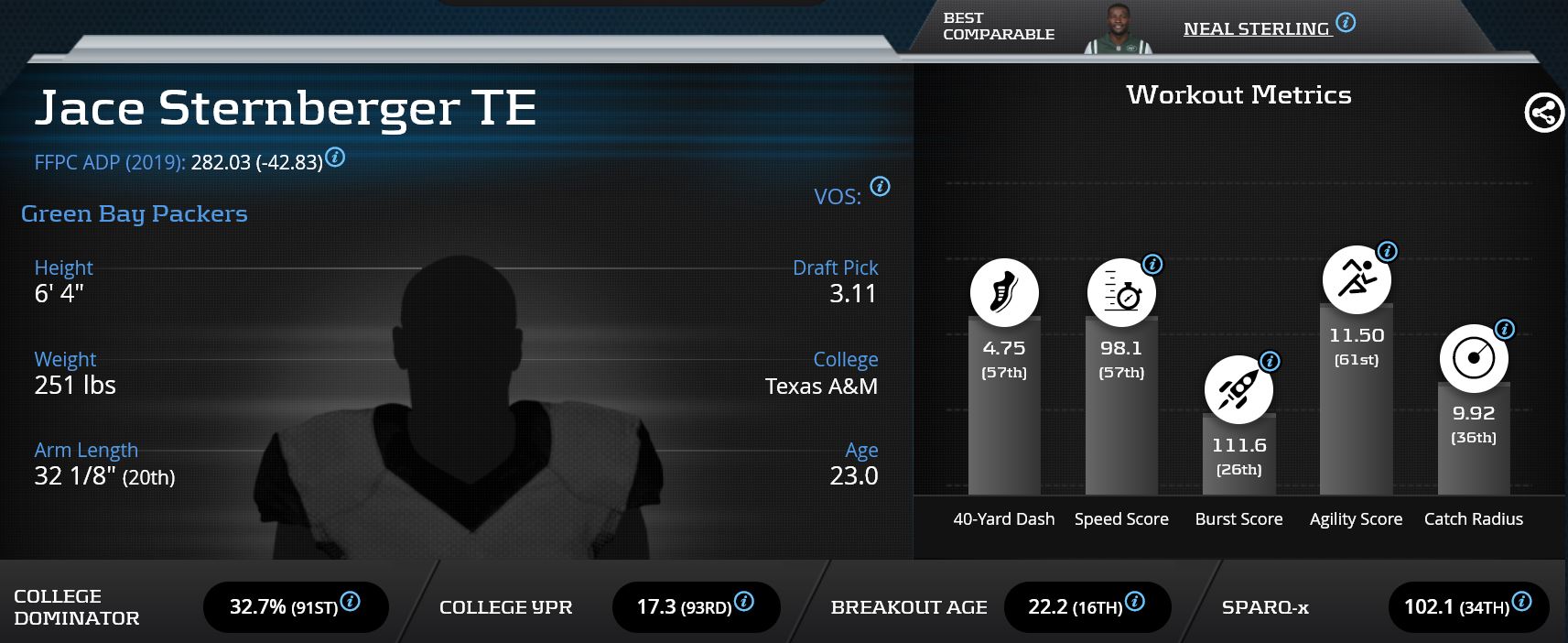Show the SPARQ-x info tooltip
Viewport: 1568px width, 643px height.
click(x=1521, y=602)
